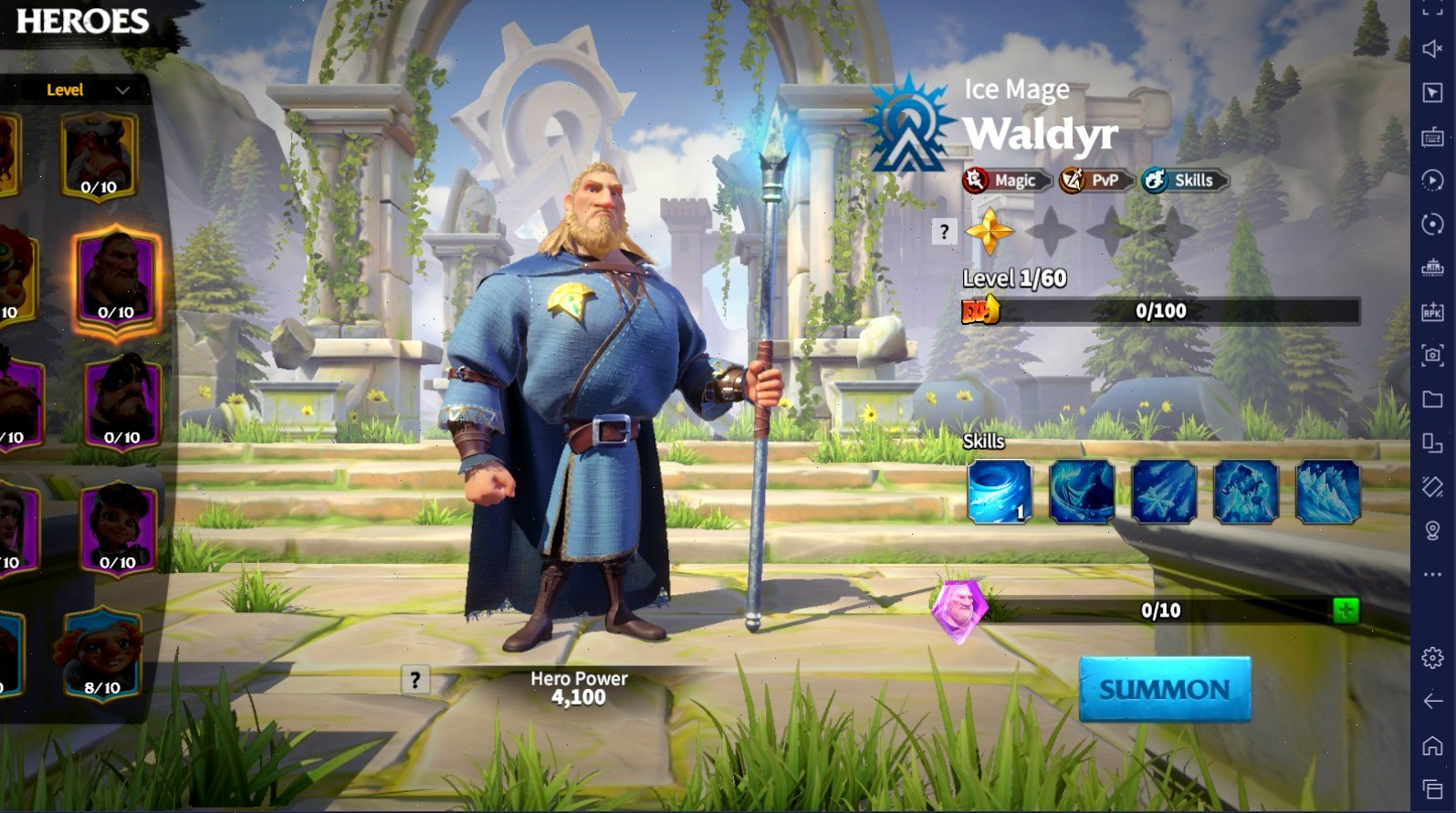Click the Skills talent tag
The width and height of the screenshot is (1456, 813).
(x=1183, y=181)
